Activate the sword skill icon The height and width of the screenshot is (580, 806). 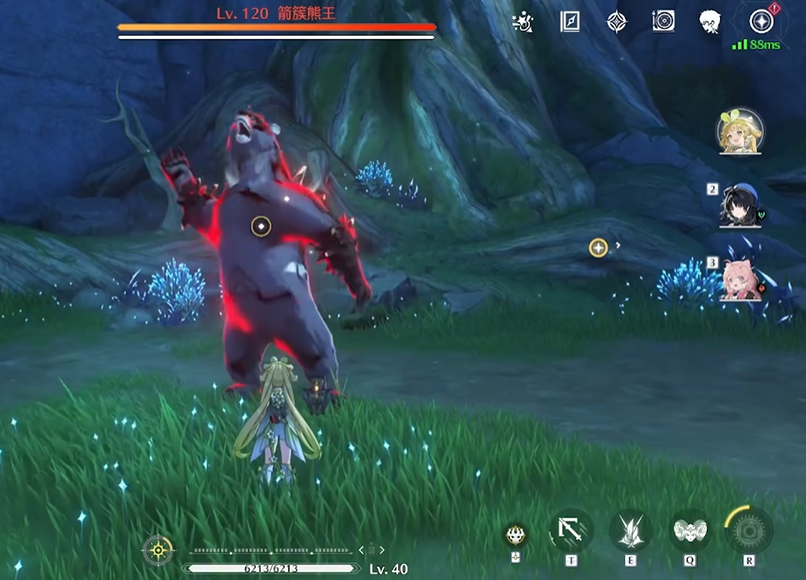click(x=572, y=531)
